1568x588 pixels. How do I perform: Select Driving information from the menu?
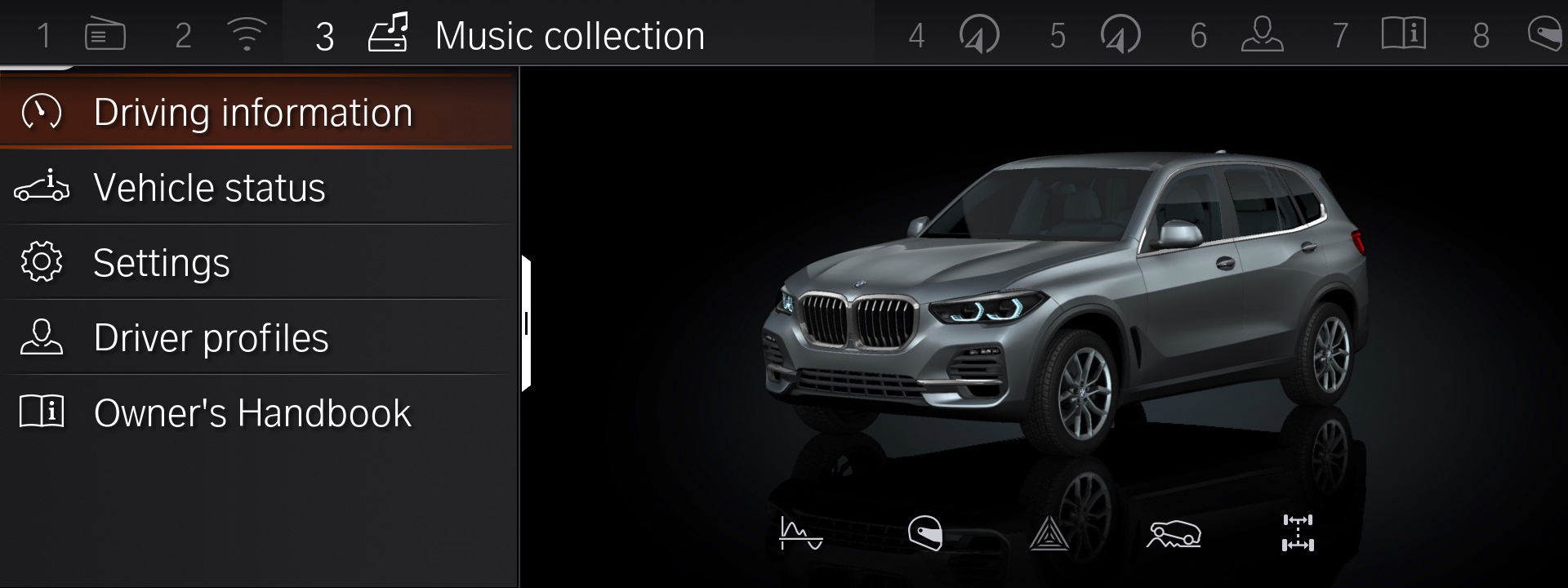[253, 112]
